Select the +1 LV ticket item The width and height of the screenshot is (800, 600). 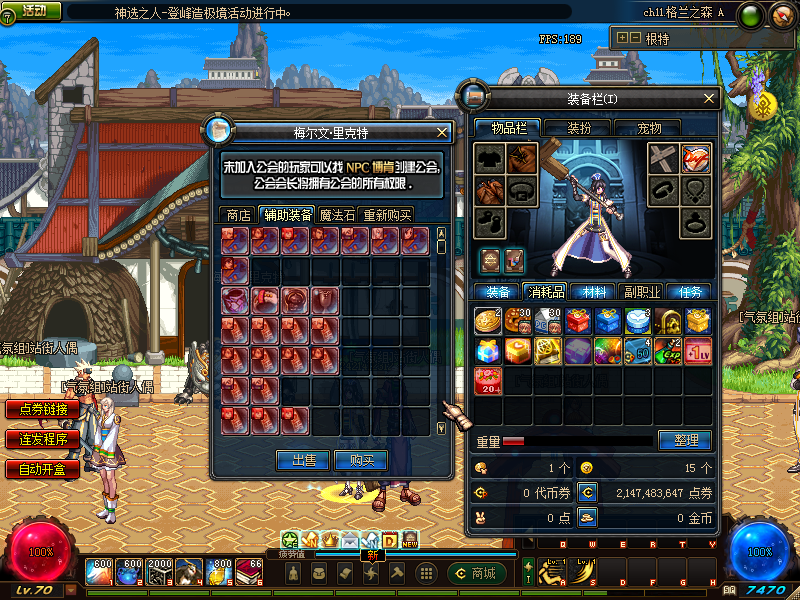697,351
